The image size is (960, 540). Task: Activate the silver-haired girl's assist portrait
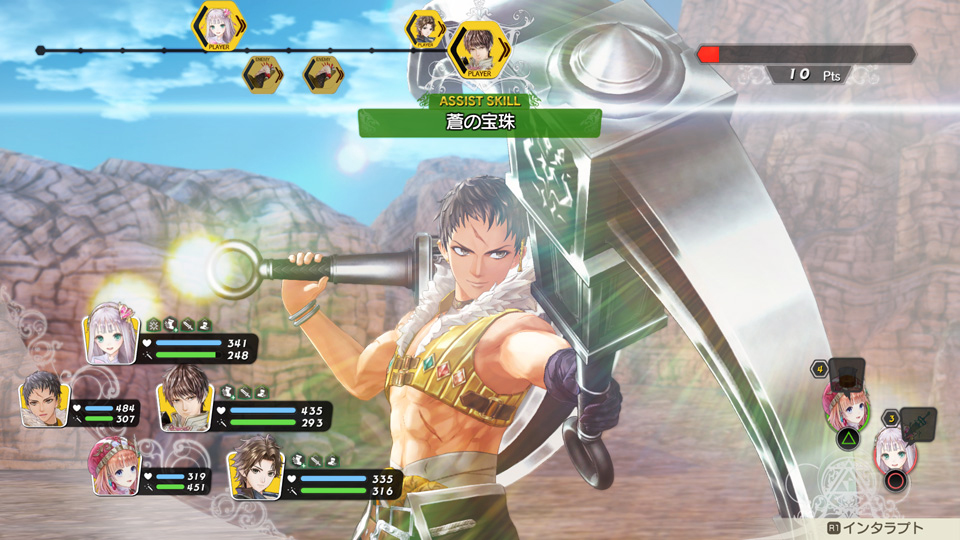pos(895,451)
